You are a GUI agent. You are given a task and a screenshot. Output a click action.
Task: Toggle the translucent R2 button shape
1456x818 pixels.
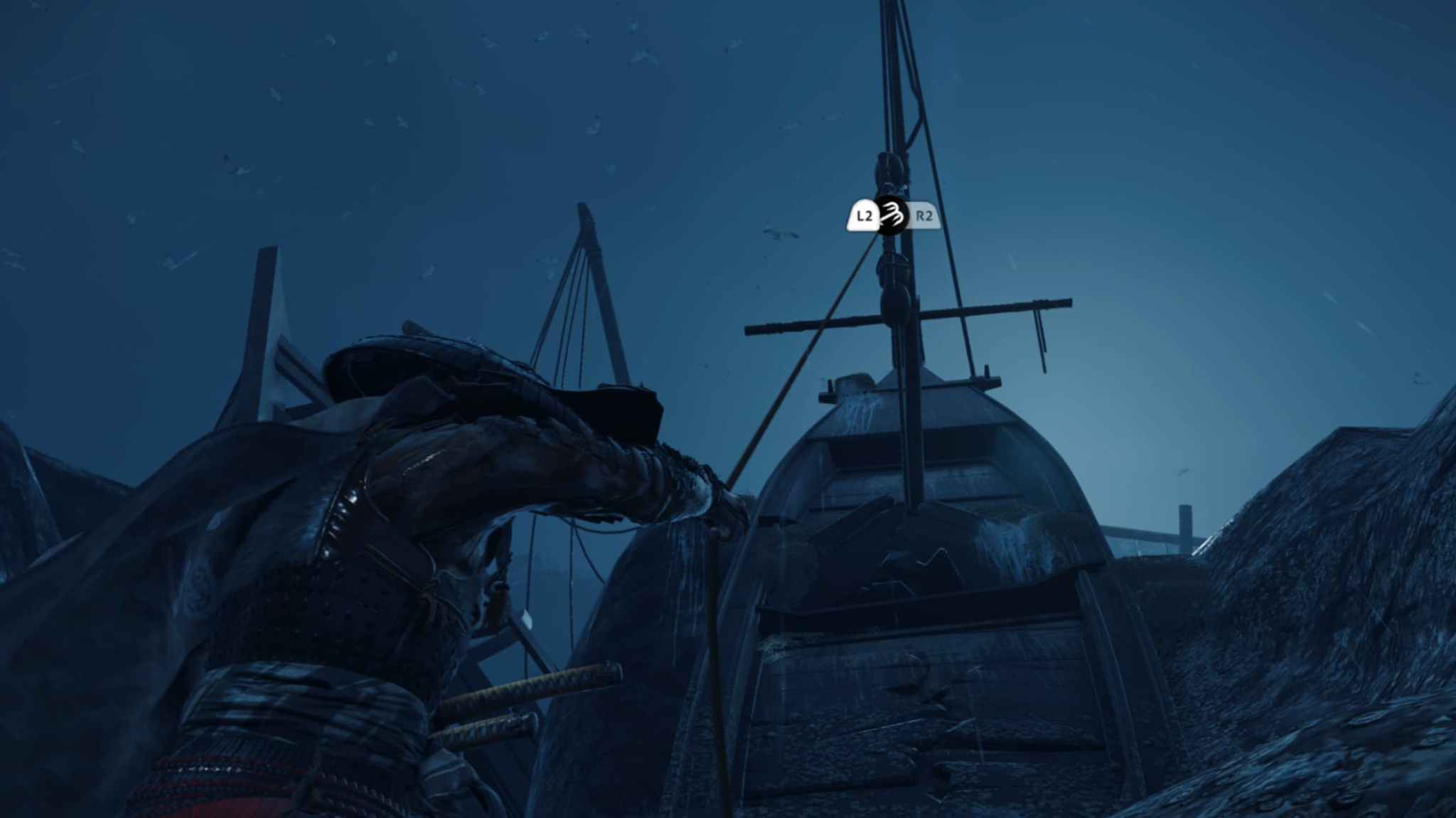tap(924, 216)
